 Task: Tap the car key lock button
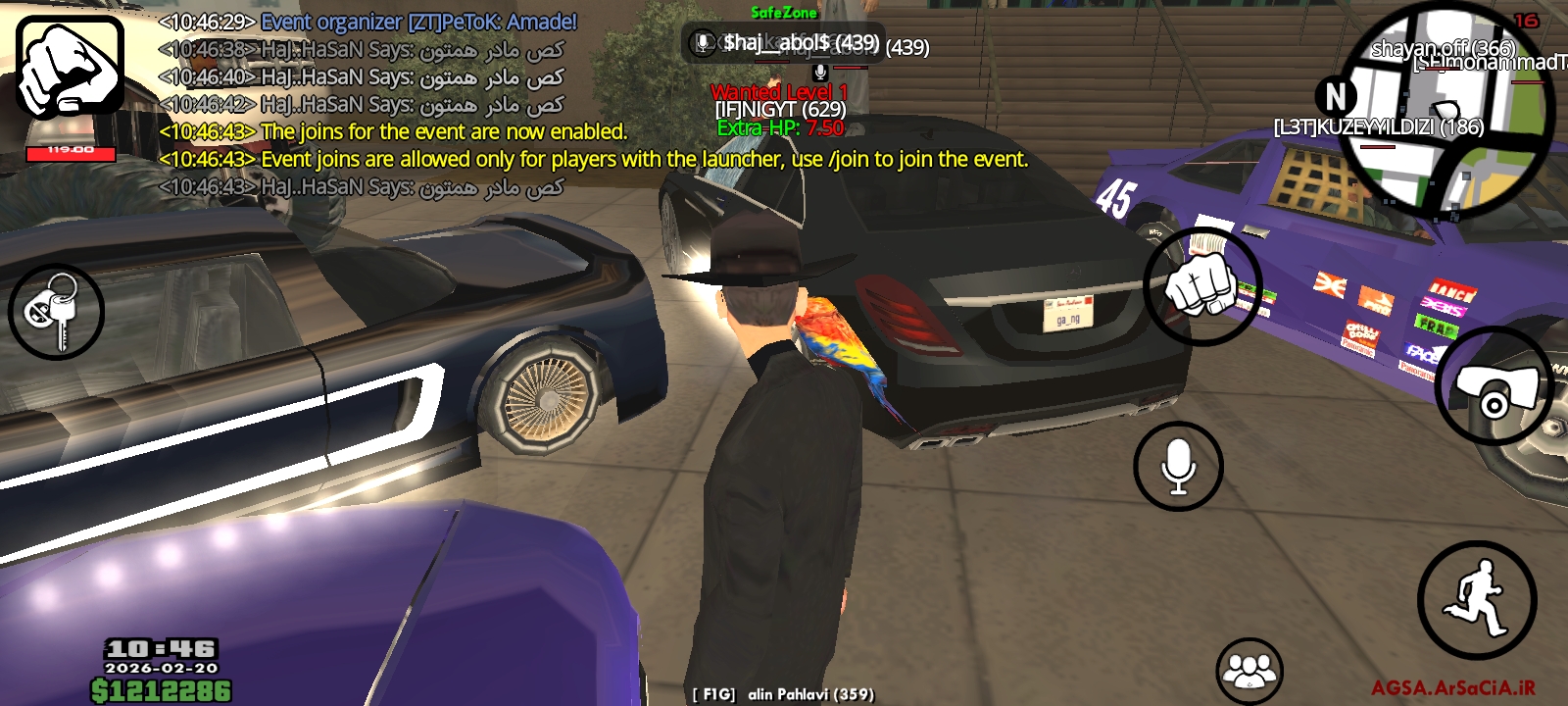(x=56, y=311)
